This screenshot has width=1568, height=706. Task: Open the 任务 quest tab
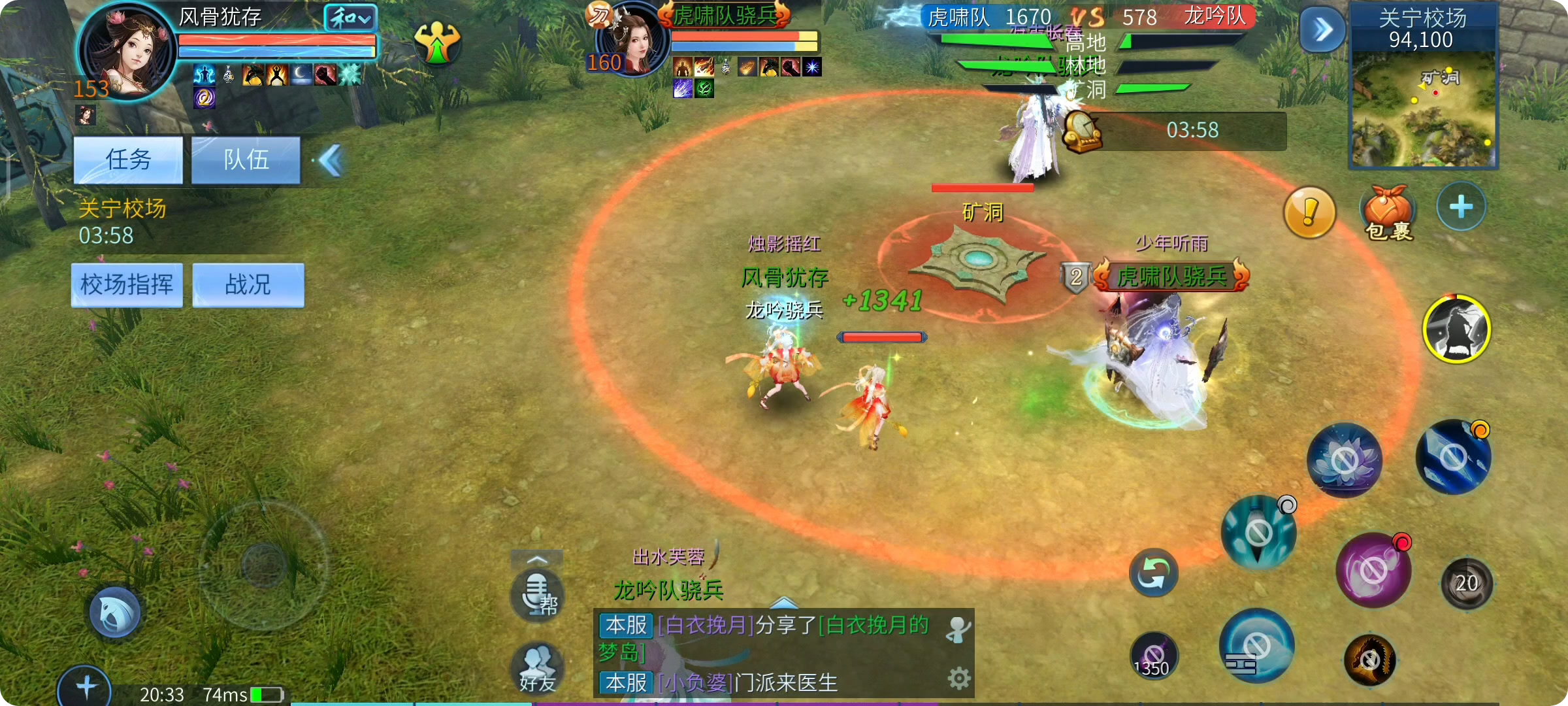(x=128, y=160)
